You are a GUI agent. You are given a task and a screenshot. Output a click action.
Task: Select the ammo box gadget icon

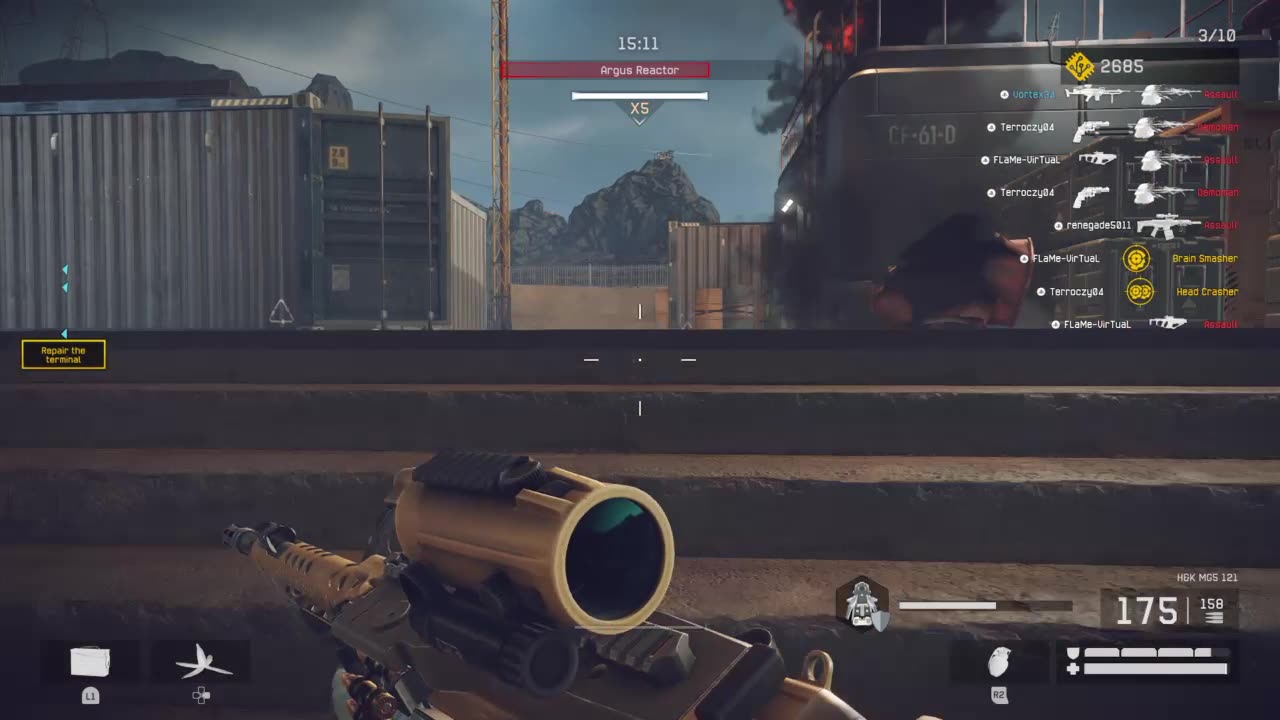(x=90, y=660)
